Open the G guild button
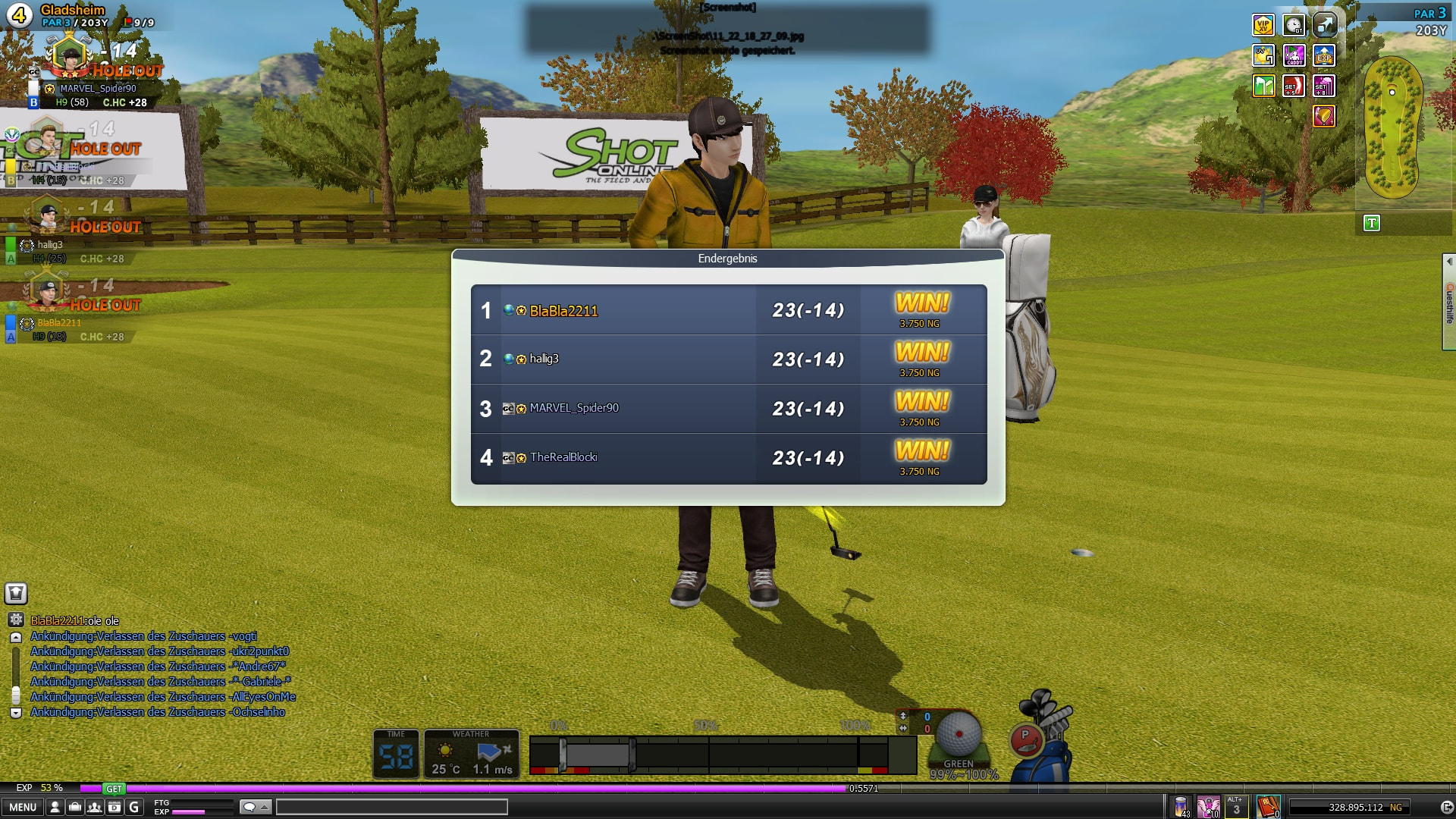Viewport: 1456px width, 819px height. pos(134,807)
